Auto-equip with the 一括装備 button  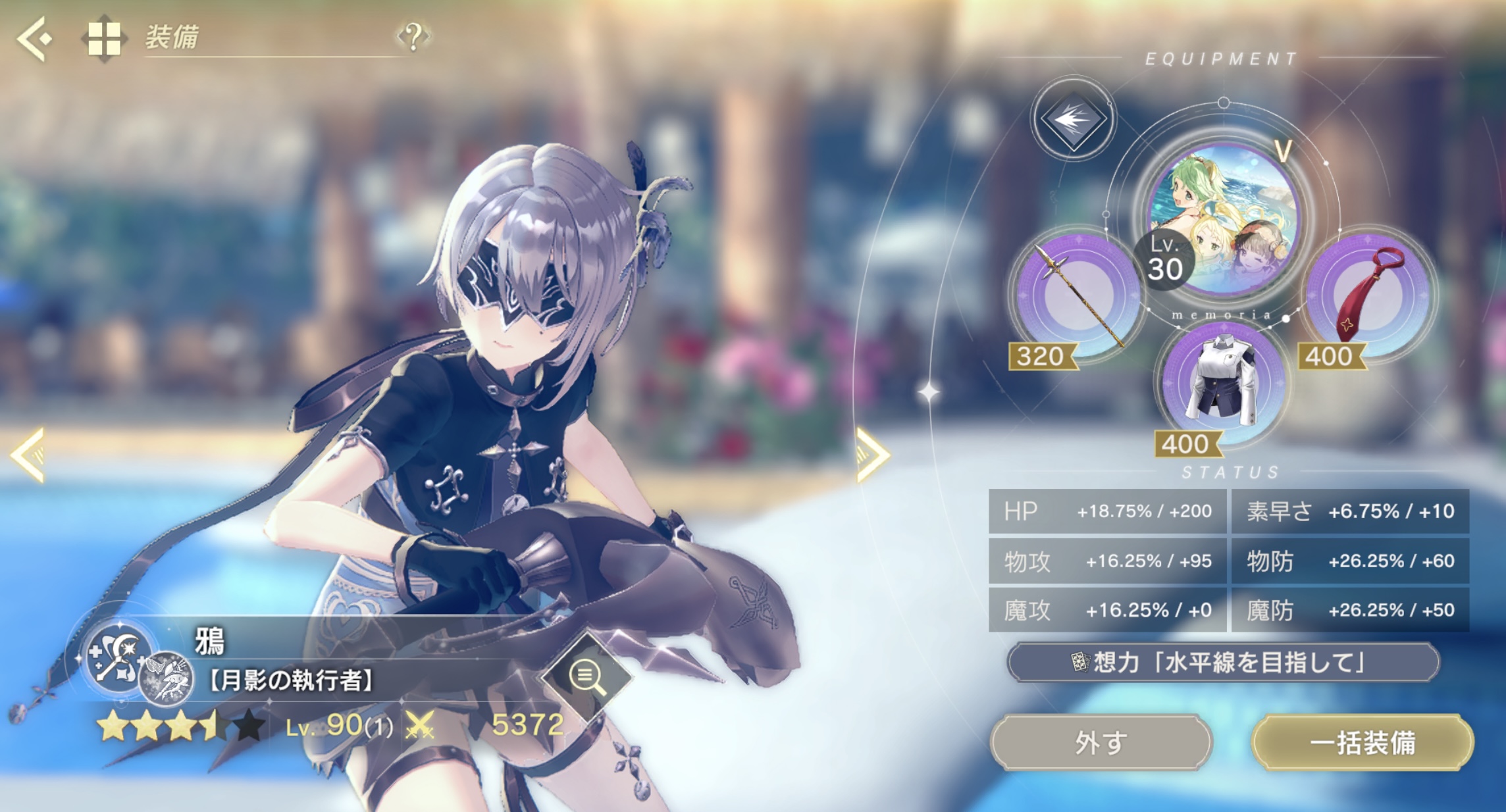[1361, 742]
